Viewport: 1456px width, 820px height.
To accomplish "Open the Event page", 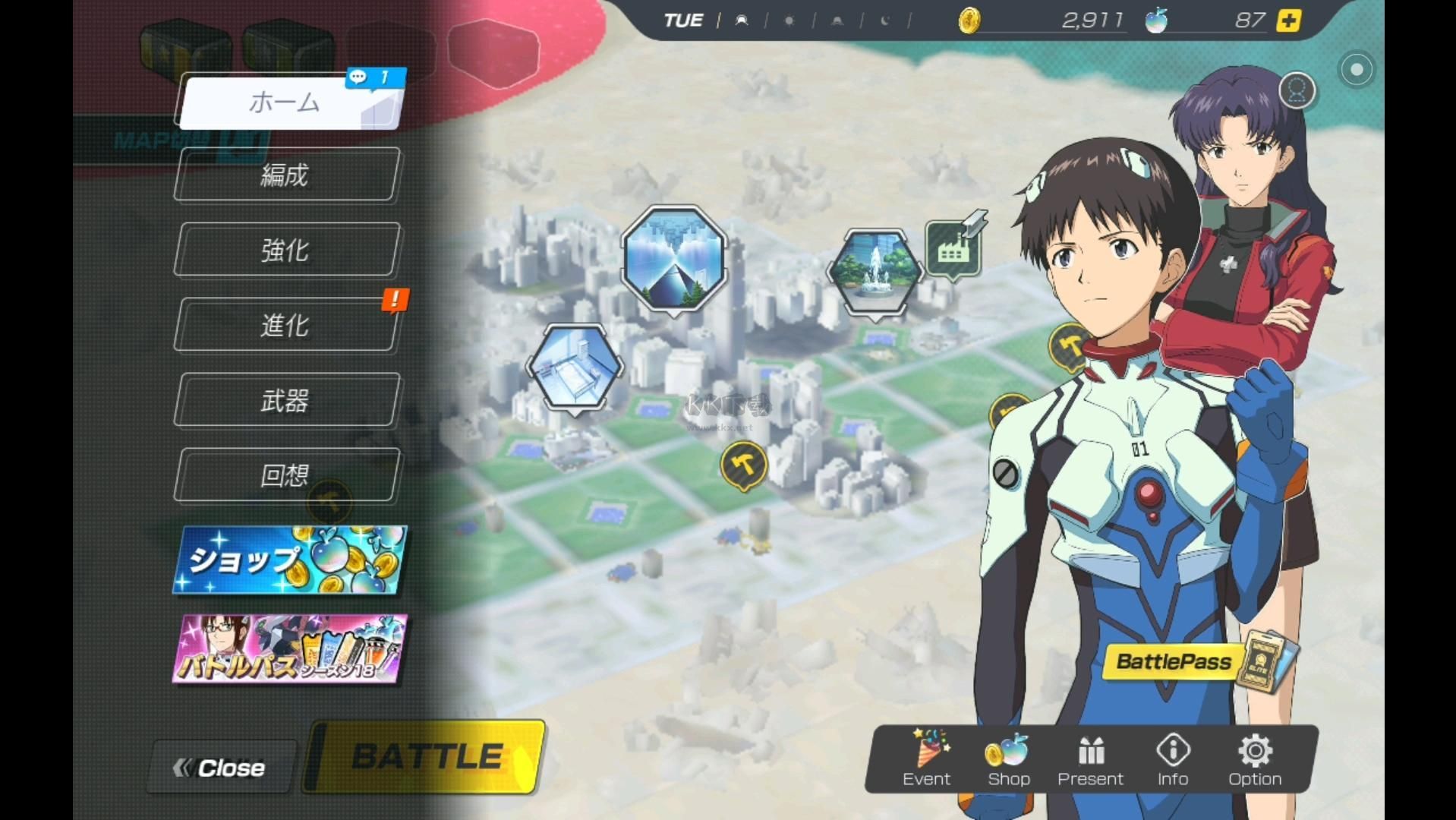I will point(926,758).
